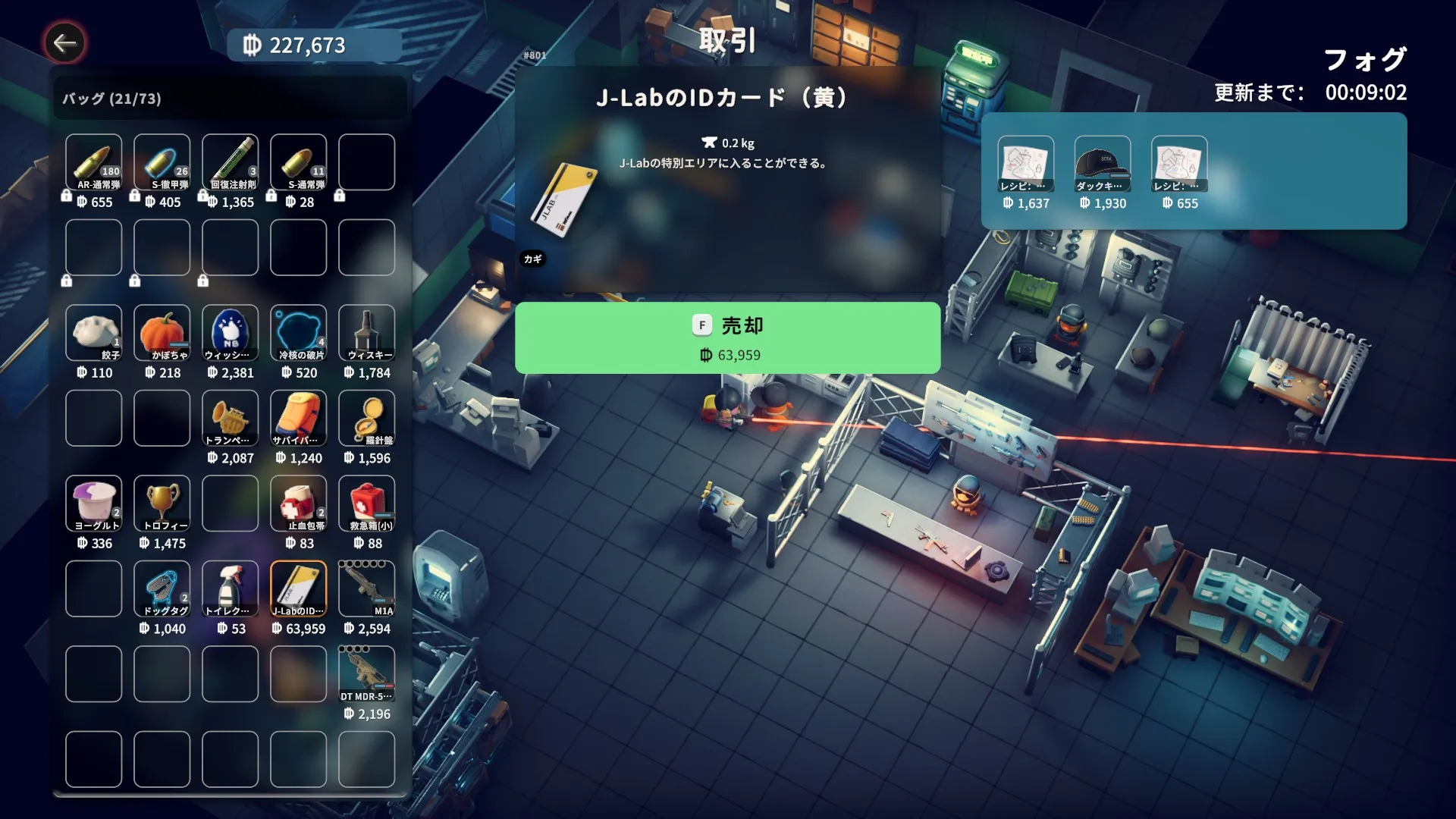Image resolution: width=1456 pixels, height=819 pixels.
Task: Select the 止血包帯 bandage slot
Action: click(x=299, y=504)
